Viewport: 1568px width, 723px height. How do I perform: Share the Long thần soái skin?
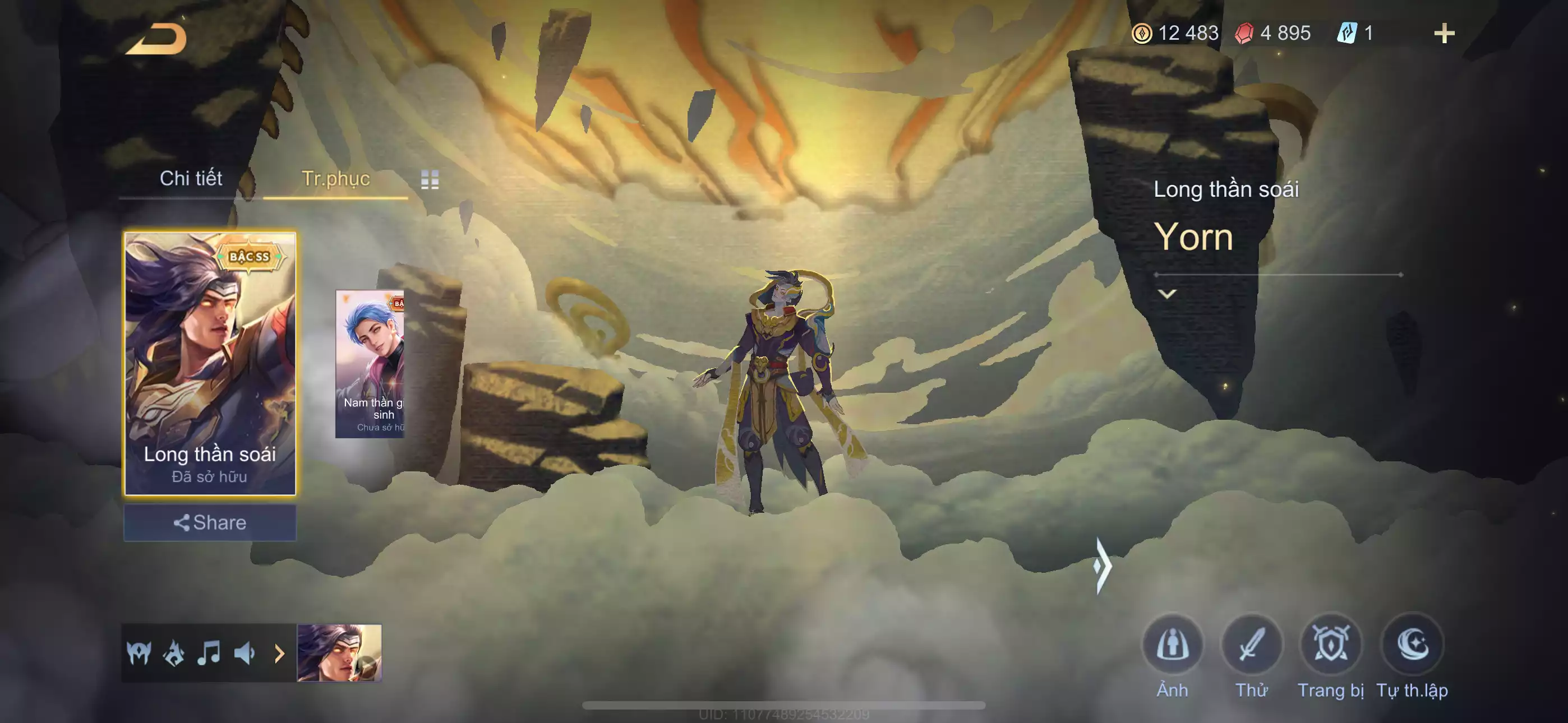click(210, 523)
